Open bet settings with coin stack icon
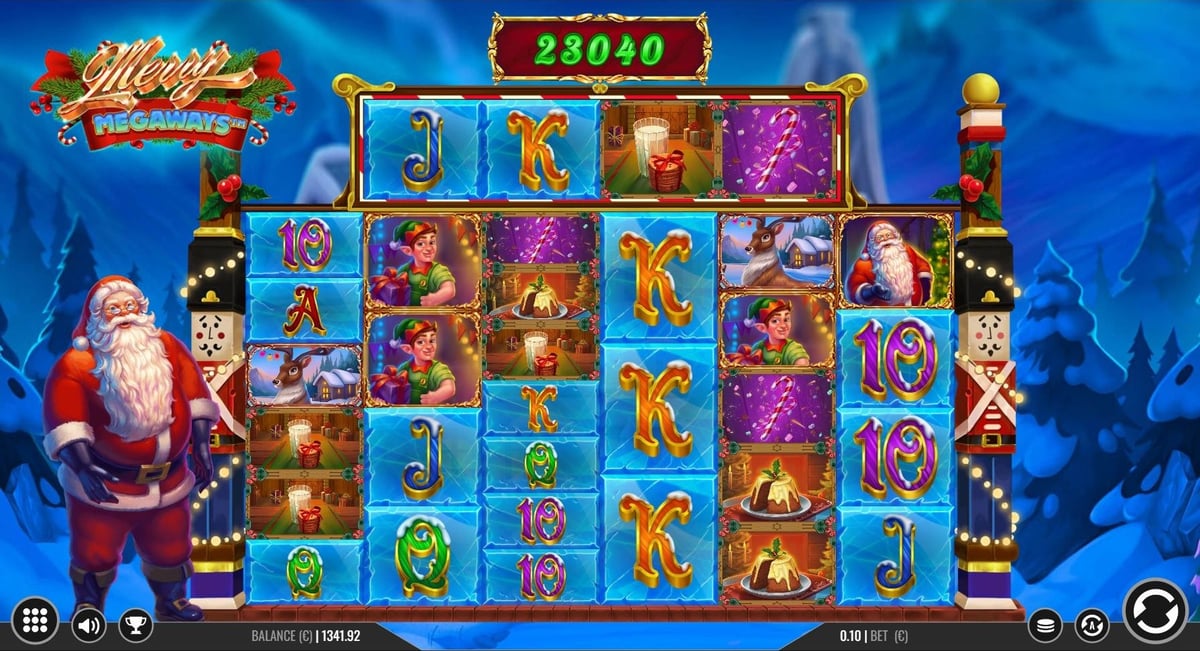 [1045, 626]
